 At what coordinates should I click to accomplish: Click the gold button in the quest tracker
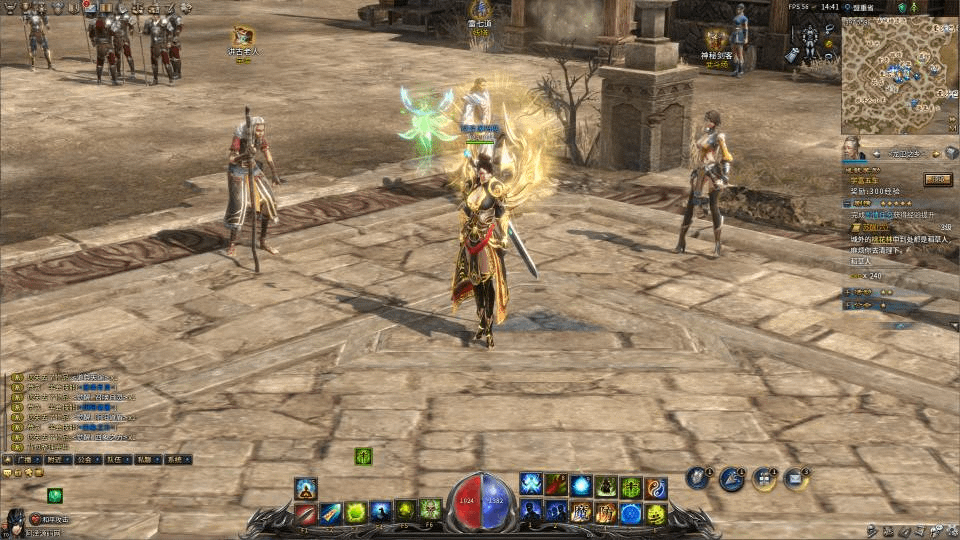(937, 179)
